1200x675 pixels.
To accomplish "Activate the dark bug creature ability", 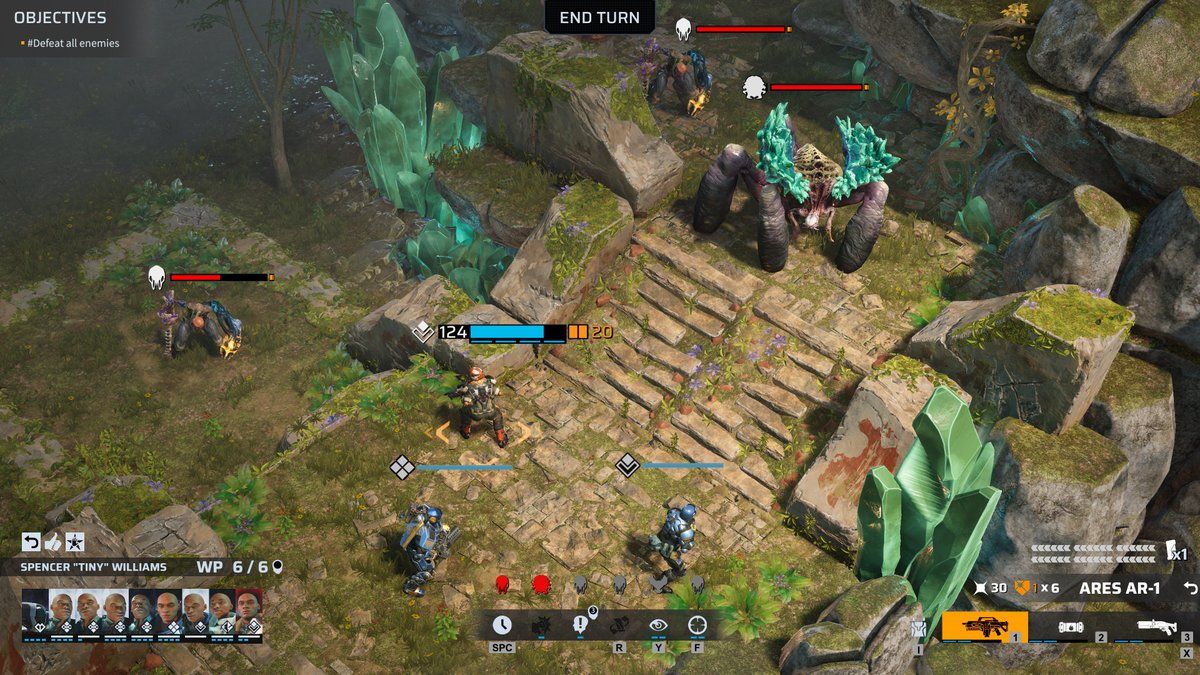I will point(541,625).
